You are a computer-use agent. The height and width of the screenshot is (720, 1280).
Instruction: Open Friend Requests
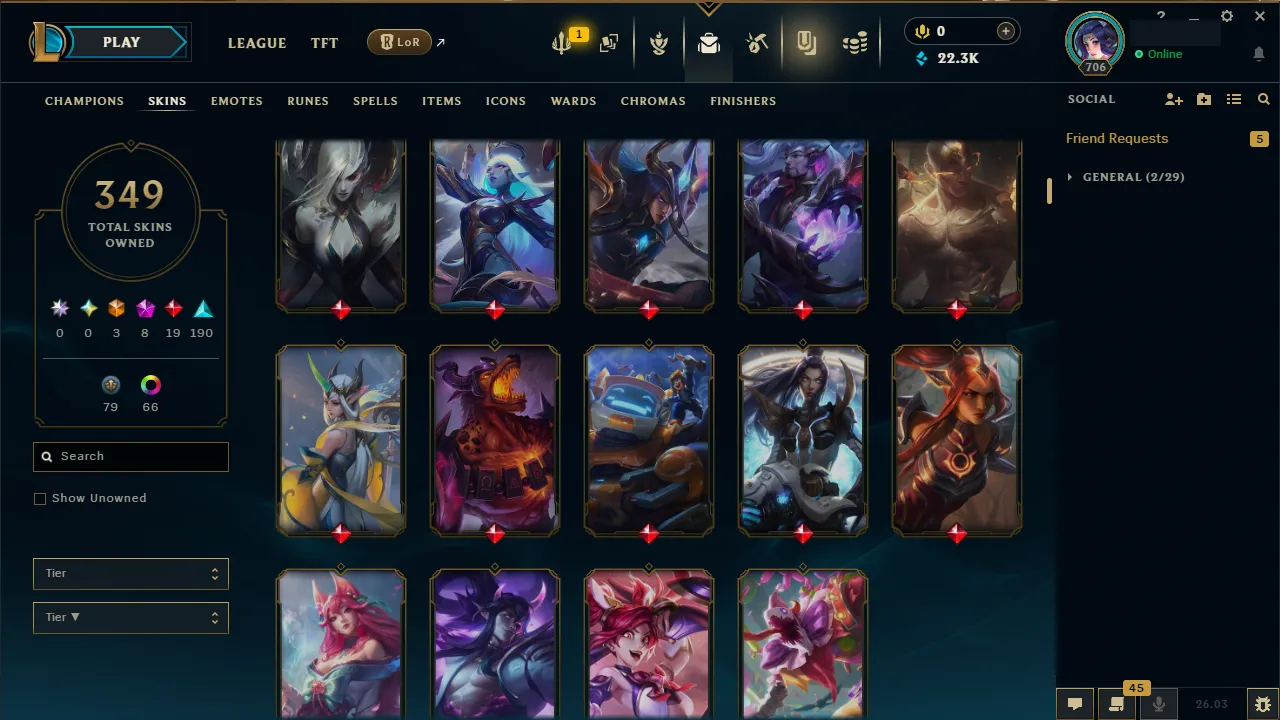[1116, 138]
